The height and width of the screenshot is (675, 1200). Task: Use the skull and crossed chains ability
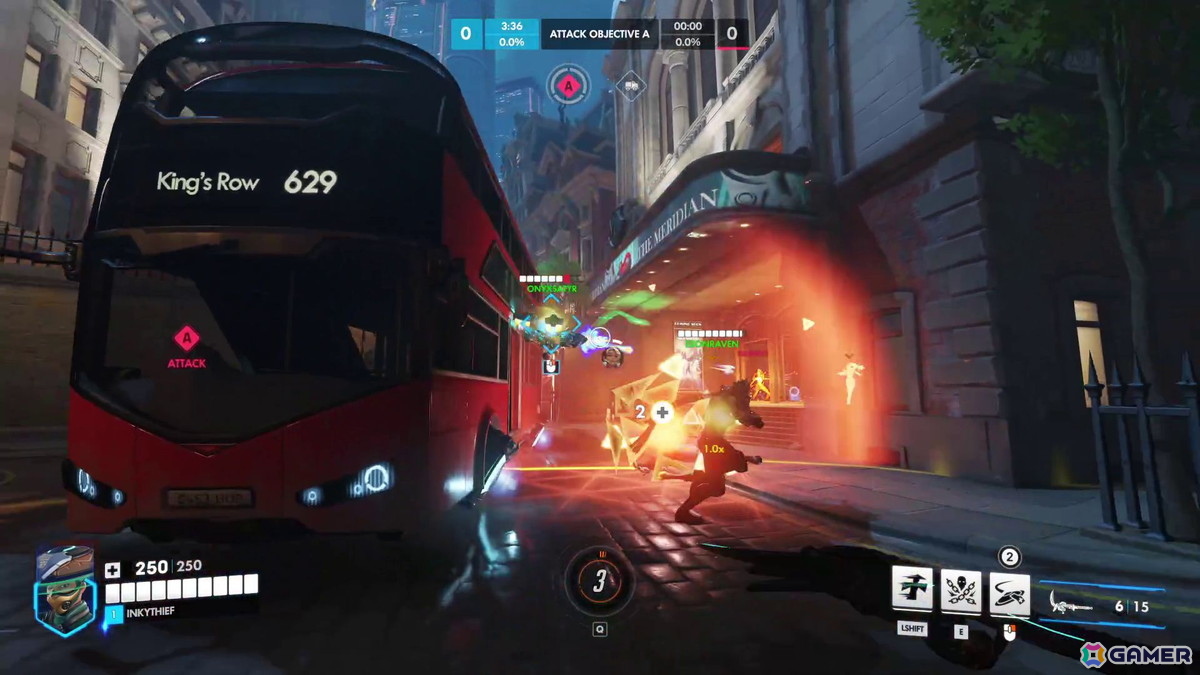961,590
